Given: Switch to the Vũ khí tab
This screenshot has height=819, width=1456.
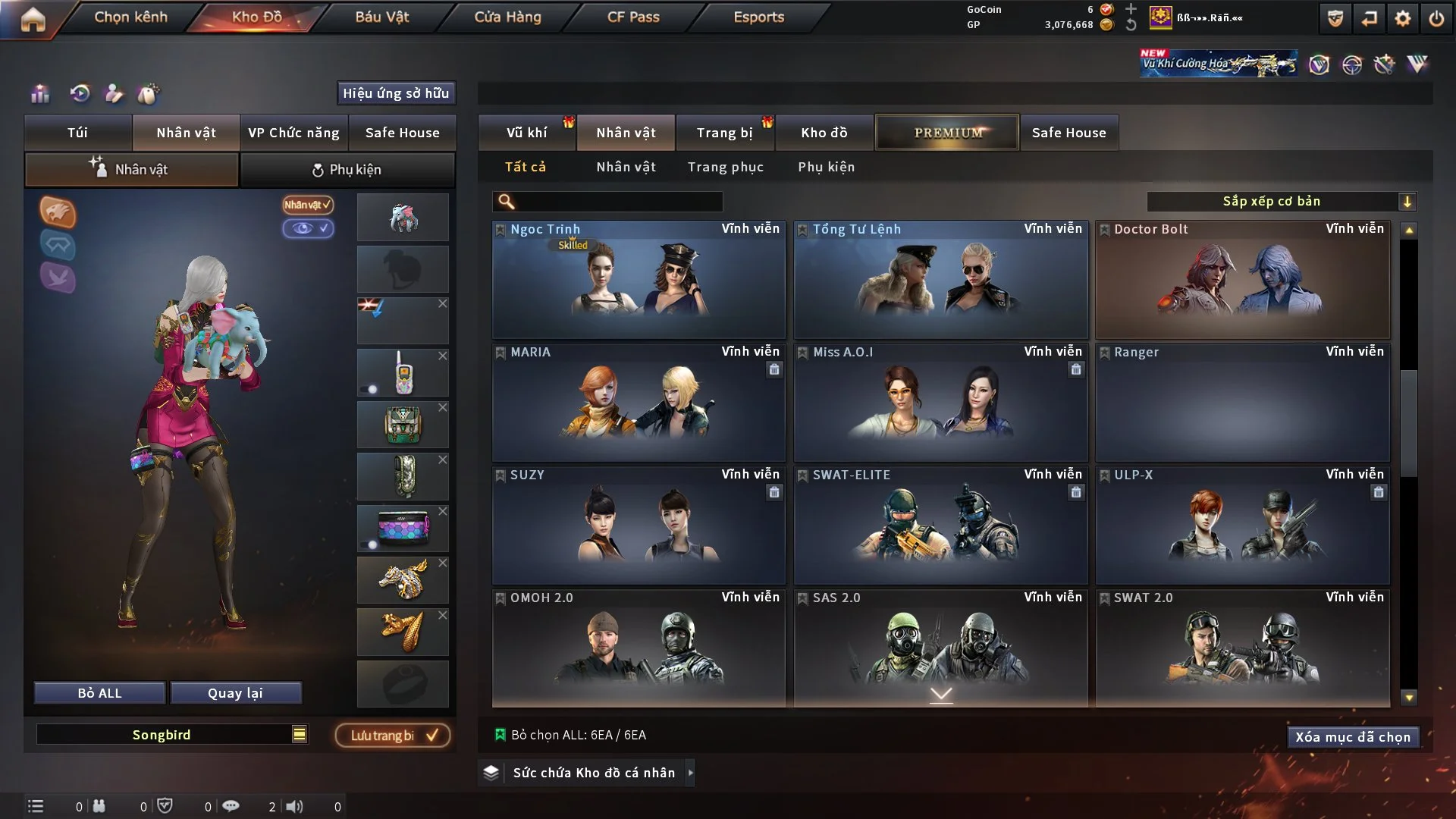Looking at the screenshot, I should pos(526,133).
